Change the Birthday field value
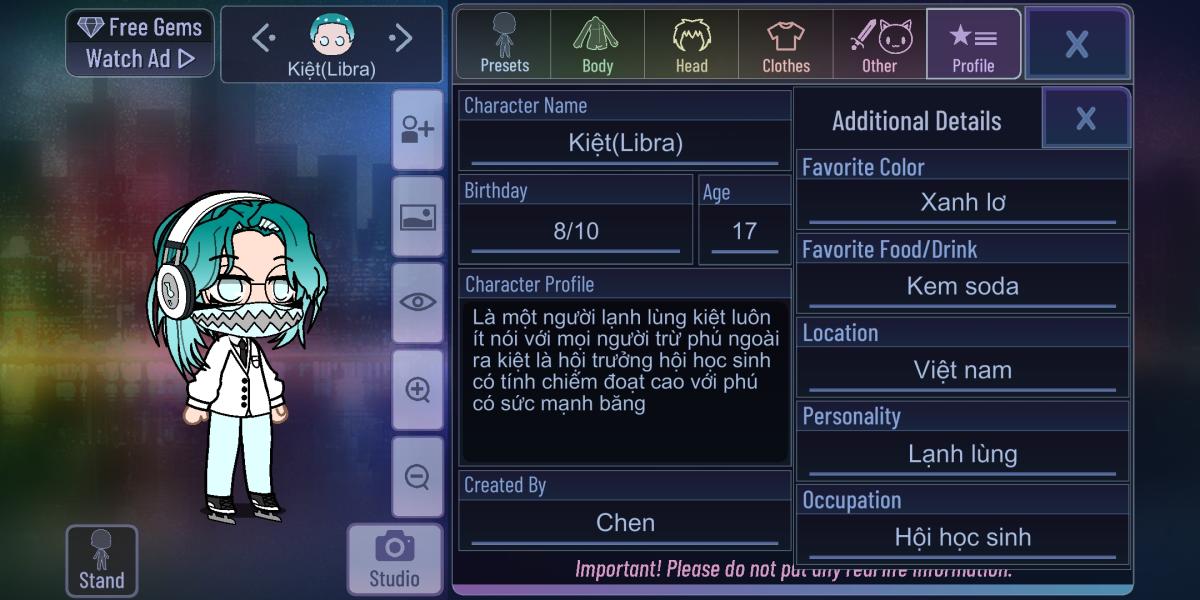The height and width of the screenshot is (600, 1200). (x=575, y=232)
